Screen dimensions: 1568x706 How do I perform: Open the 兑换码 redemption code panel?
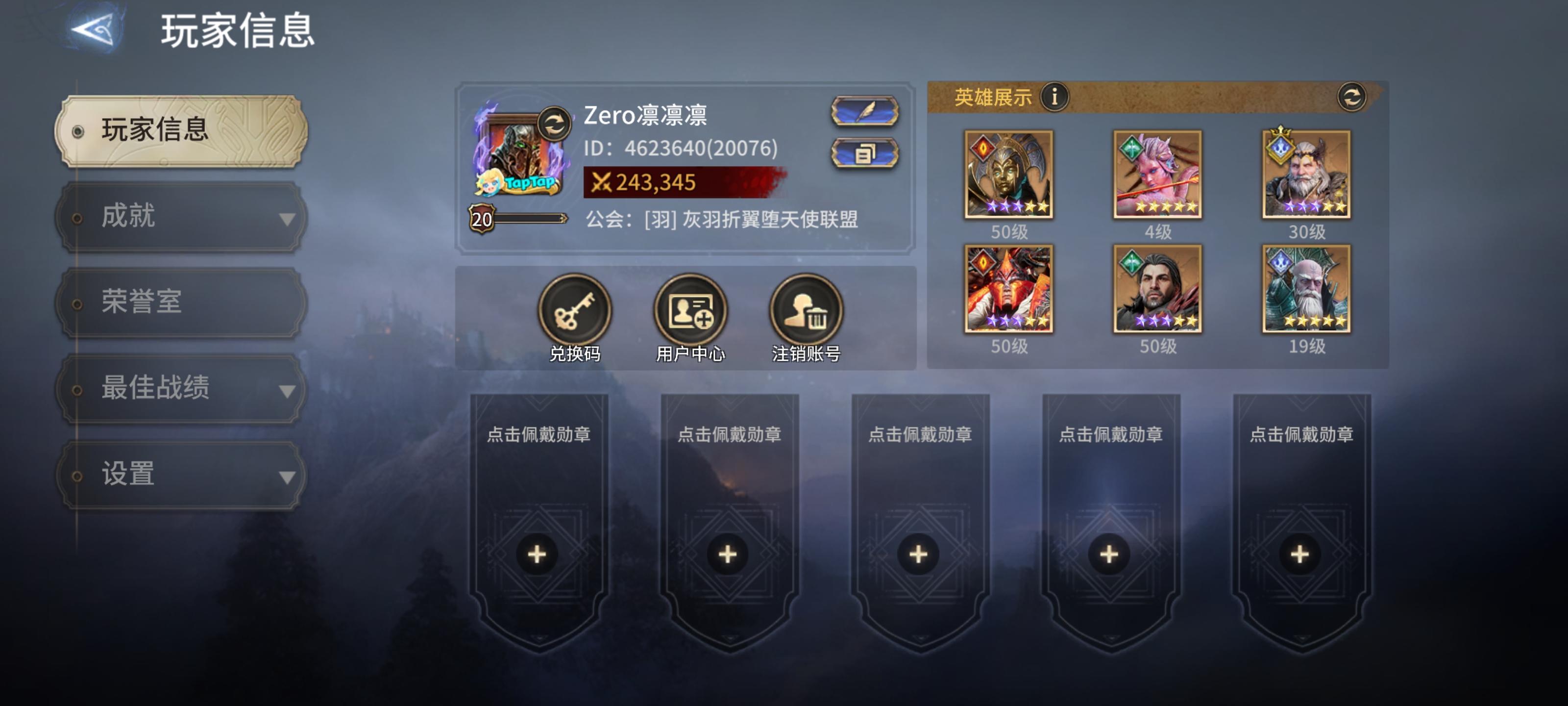tap(575, 310)
